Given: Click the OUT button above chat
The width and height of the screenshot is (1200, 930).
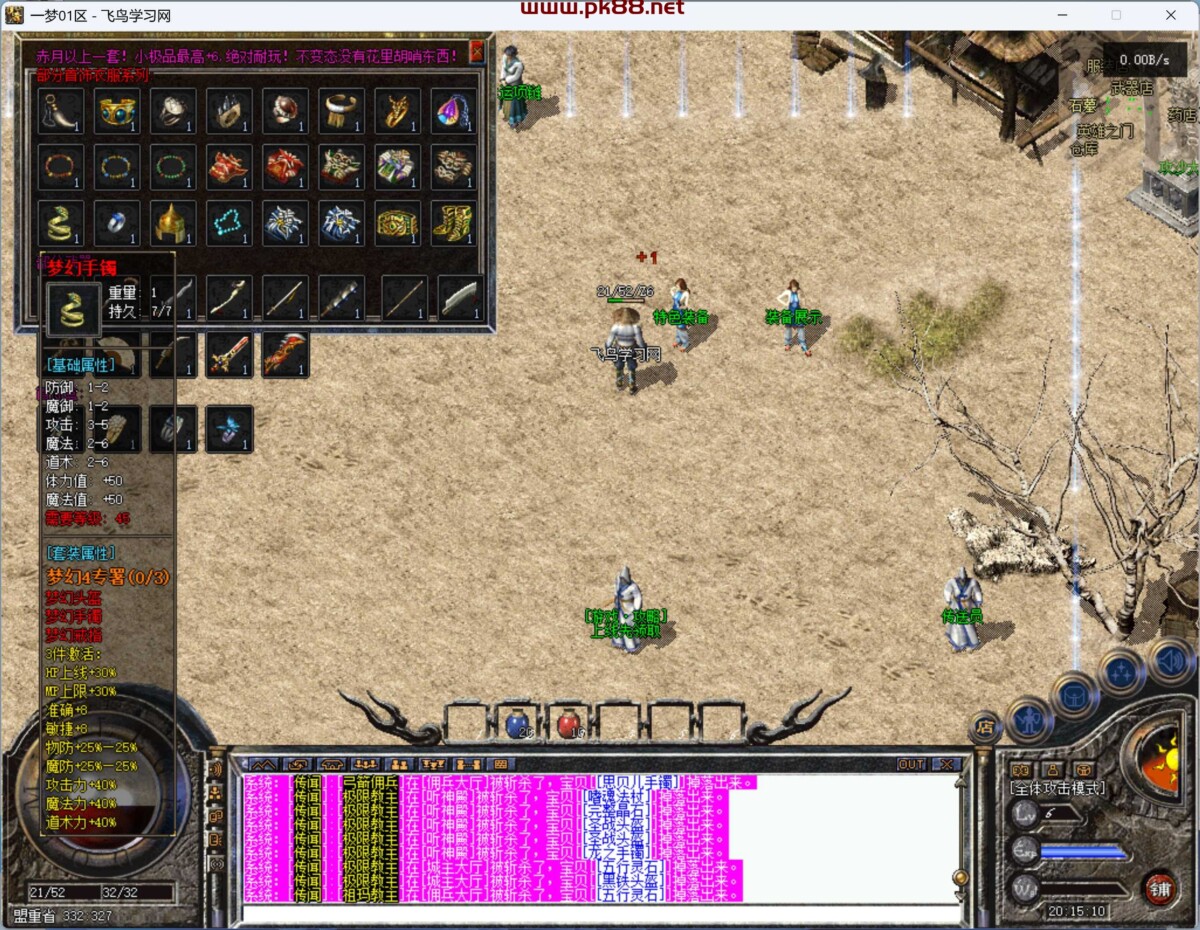Looking at the screenshot, I should [911, 764].
